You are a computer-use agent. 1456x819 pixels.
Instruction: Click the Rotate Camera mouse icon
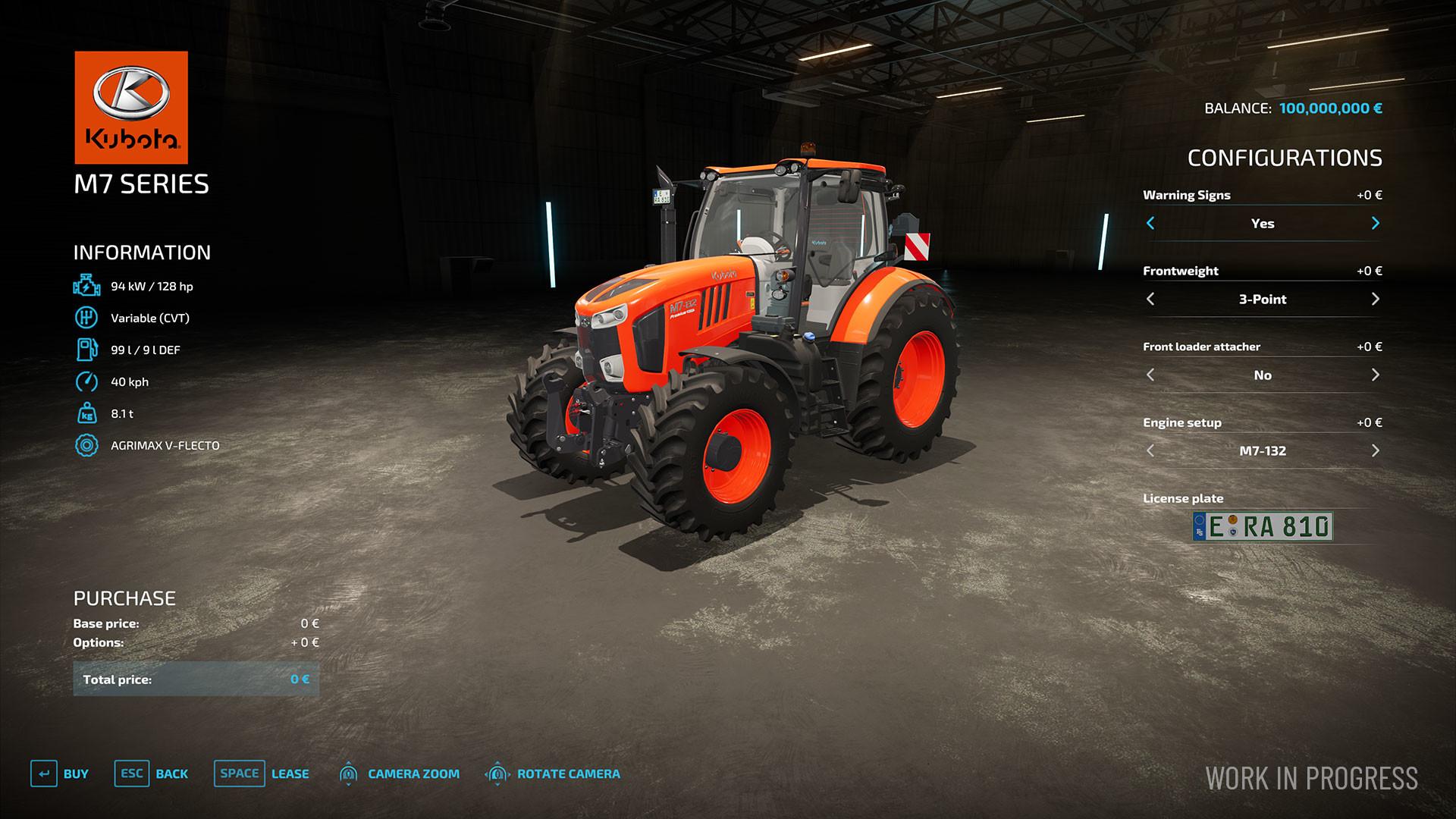tap(497, 774)
